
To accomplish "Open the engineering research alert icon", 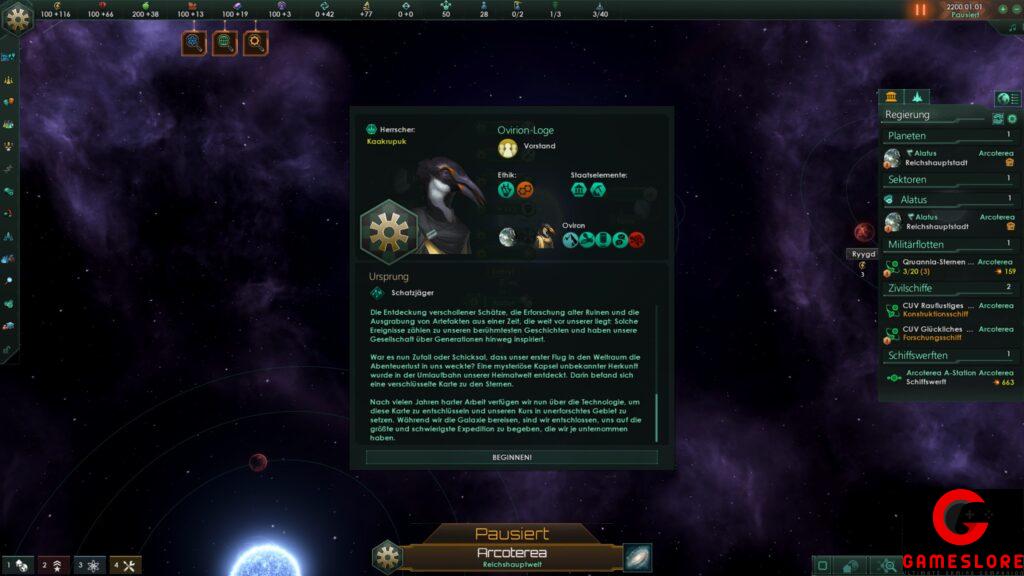I will tap(257, 43).
